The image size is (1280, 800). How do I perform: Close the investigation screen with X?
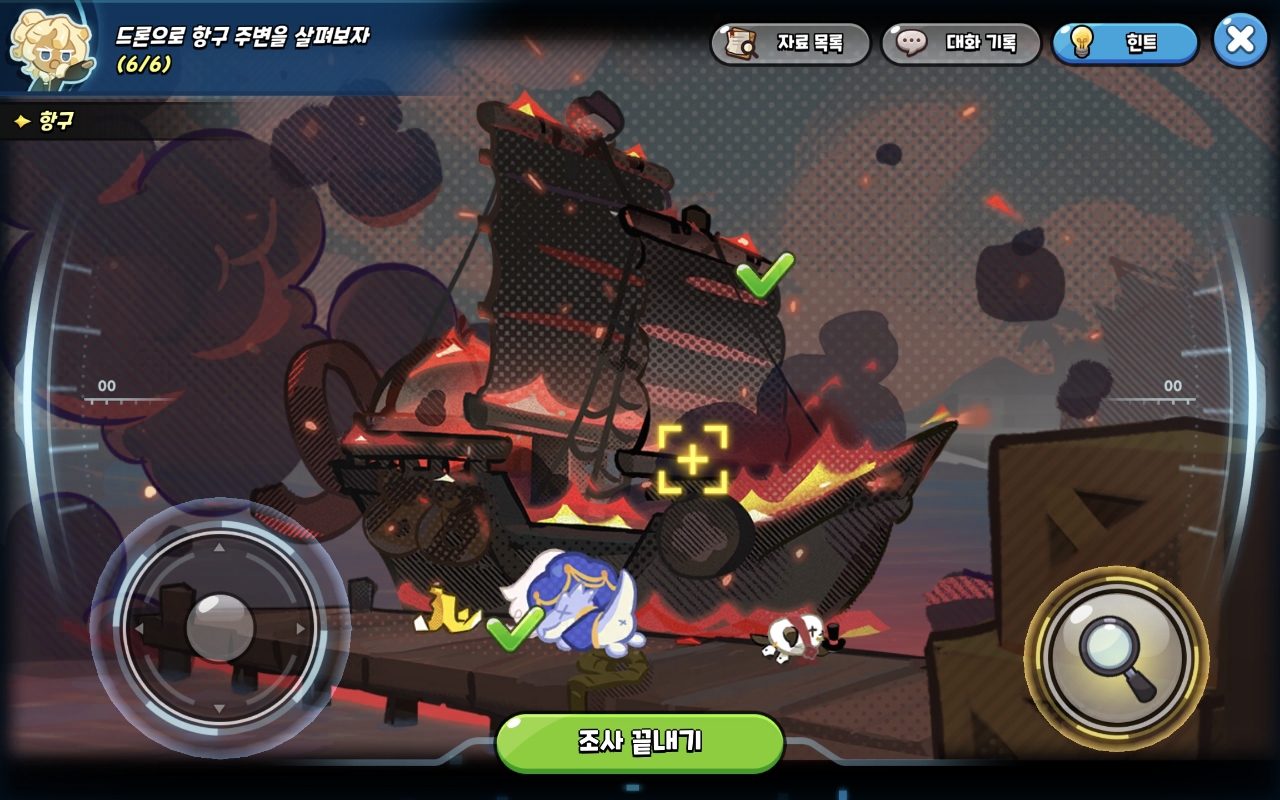(x=1240, y=40)
